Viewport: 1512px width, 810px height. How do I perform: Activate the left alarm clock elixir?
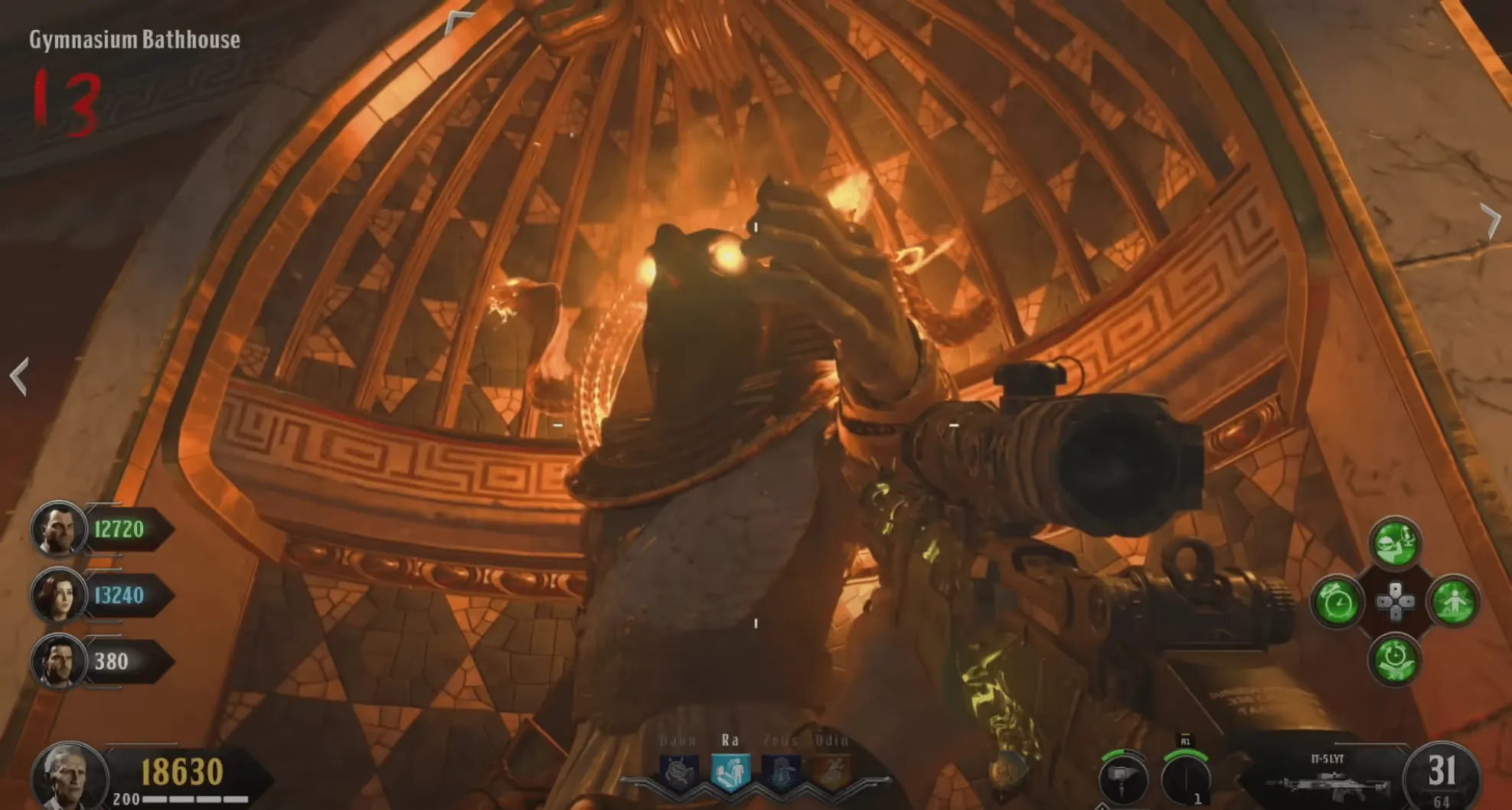1337,603
